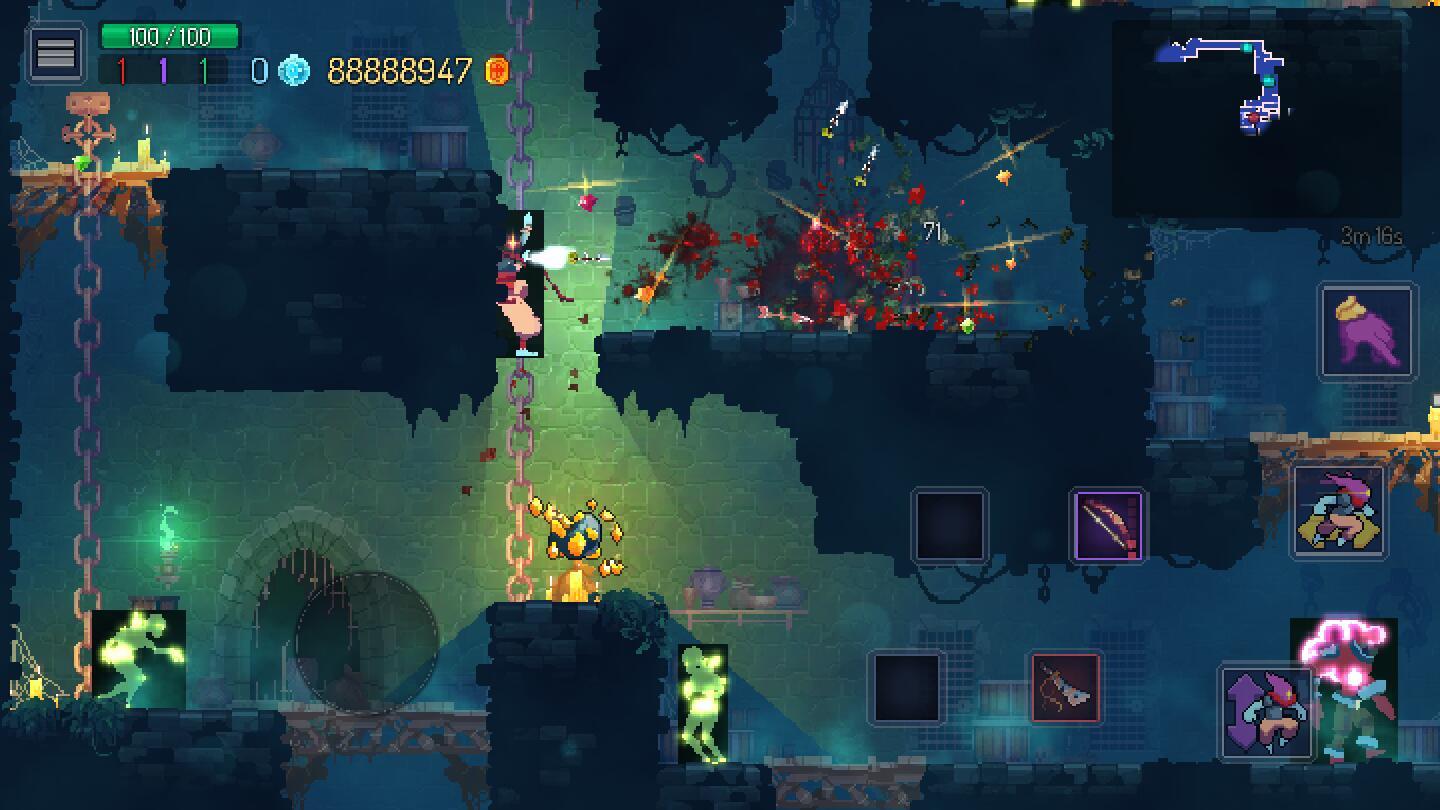
Task: Activate the dodge roll button
Action: 1340,512
